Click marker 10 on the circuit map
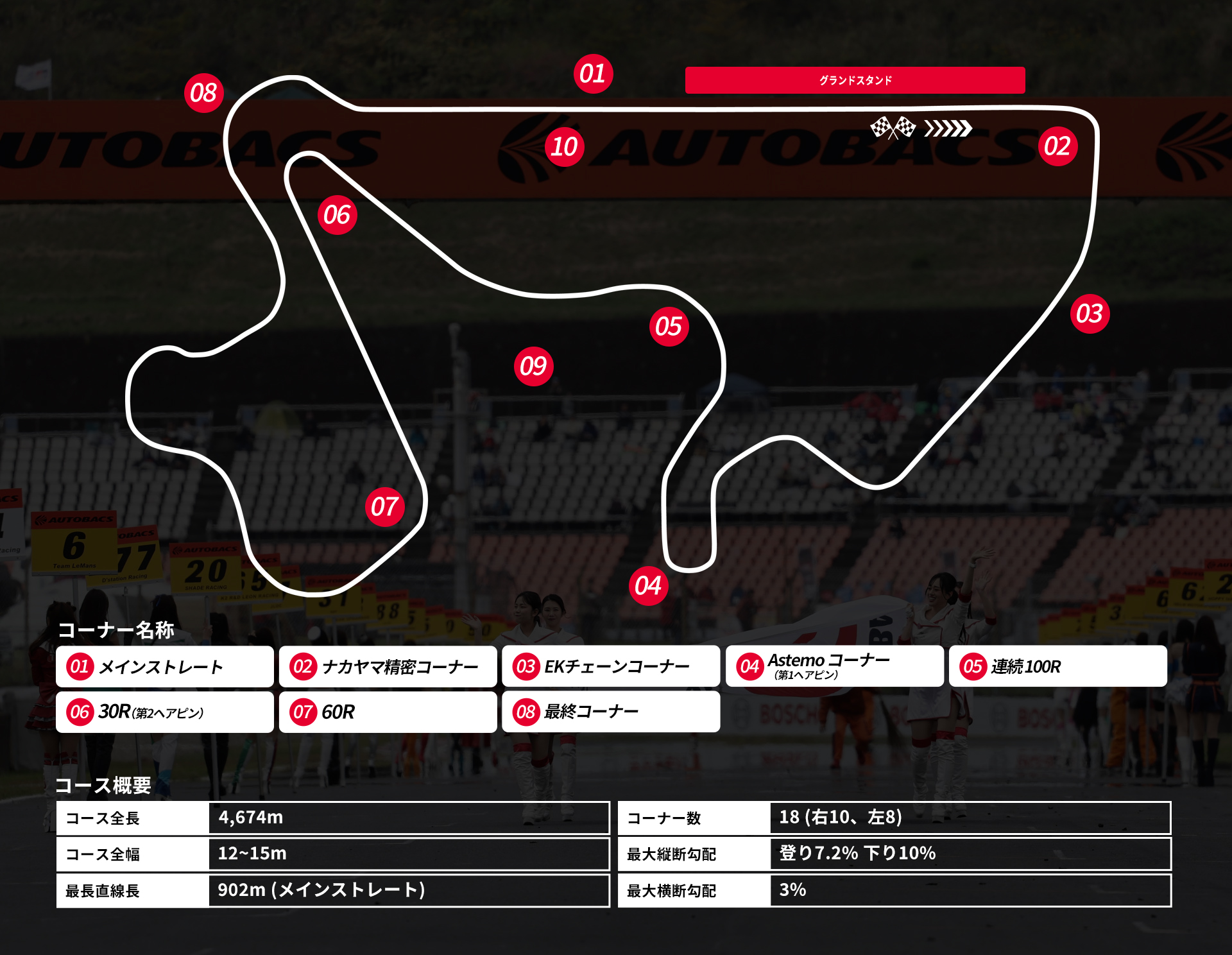 (x=565, y=147)
